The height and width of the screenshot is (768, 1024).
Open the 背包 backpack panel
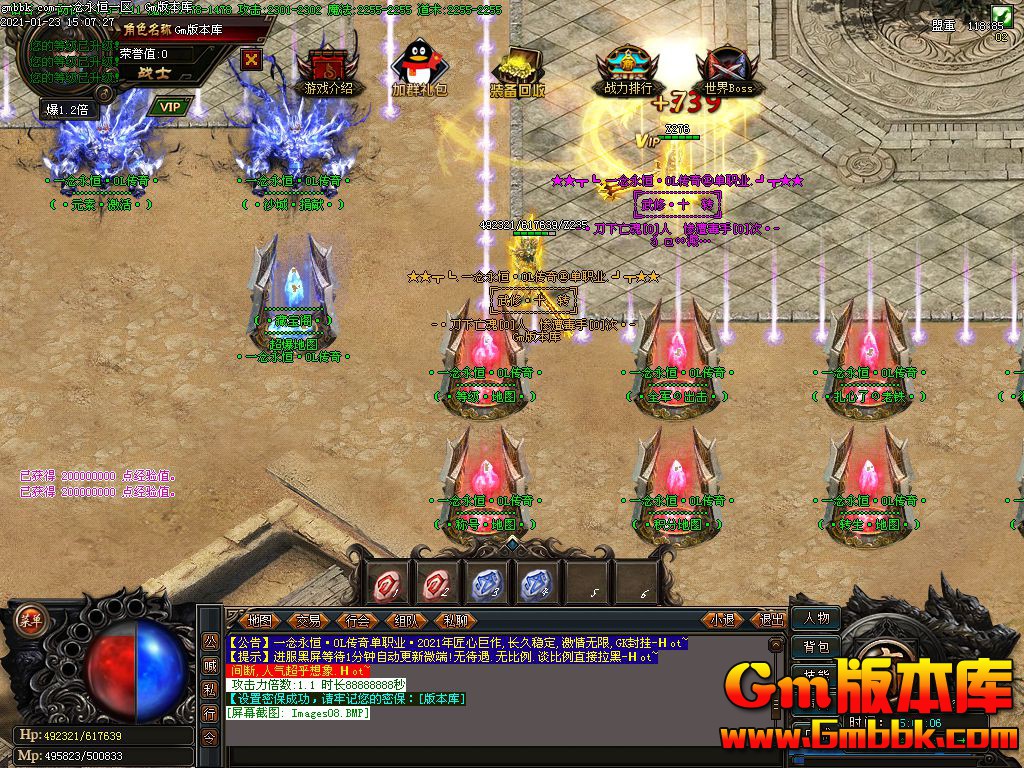(x=816, y=647)
